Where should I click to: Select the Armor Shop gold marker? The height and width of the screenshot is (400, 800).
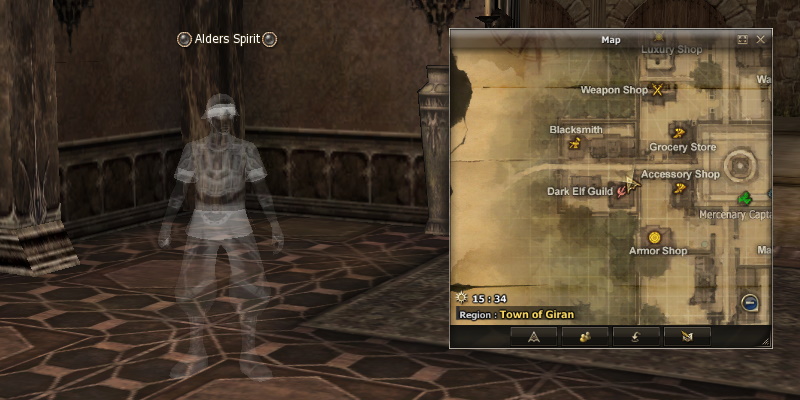(x=654, y=237)
